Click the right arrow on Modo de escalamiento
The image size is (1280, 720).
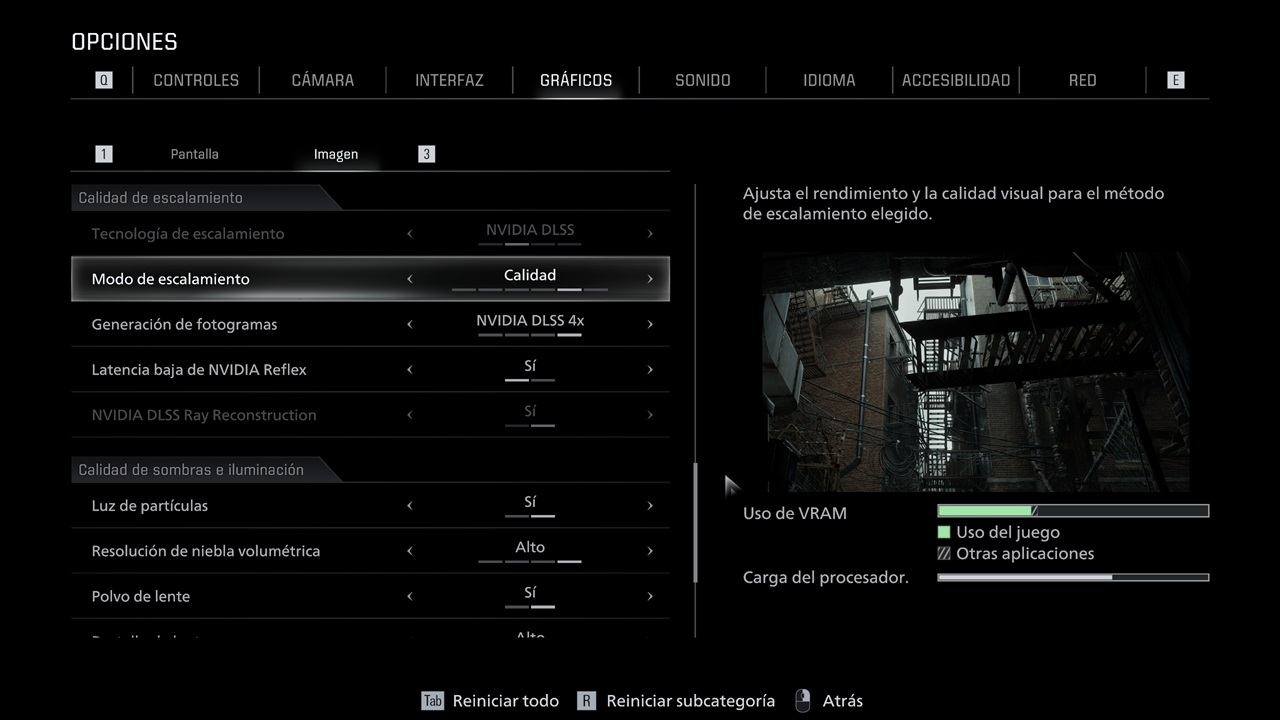click(x=651, y=278)
